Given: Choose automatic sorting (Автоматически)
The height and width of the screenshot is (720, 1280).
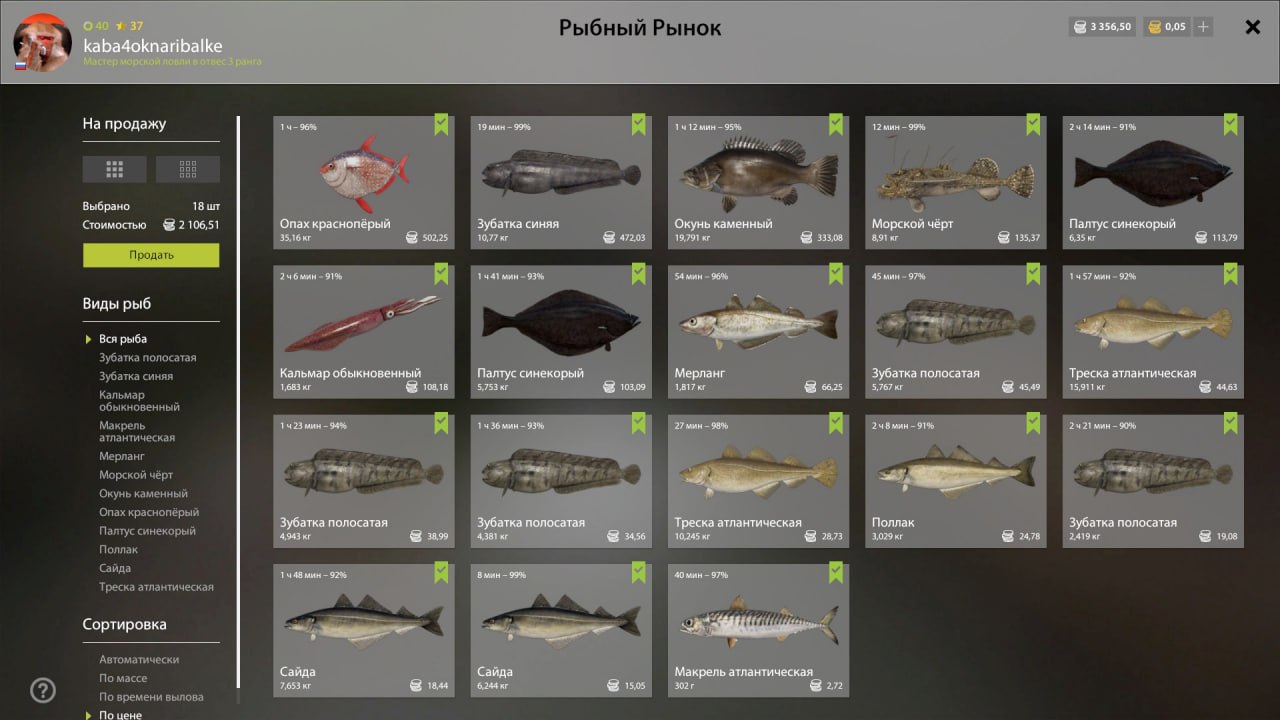Looking at the screenshot, I should pos(139,660).
